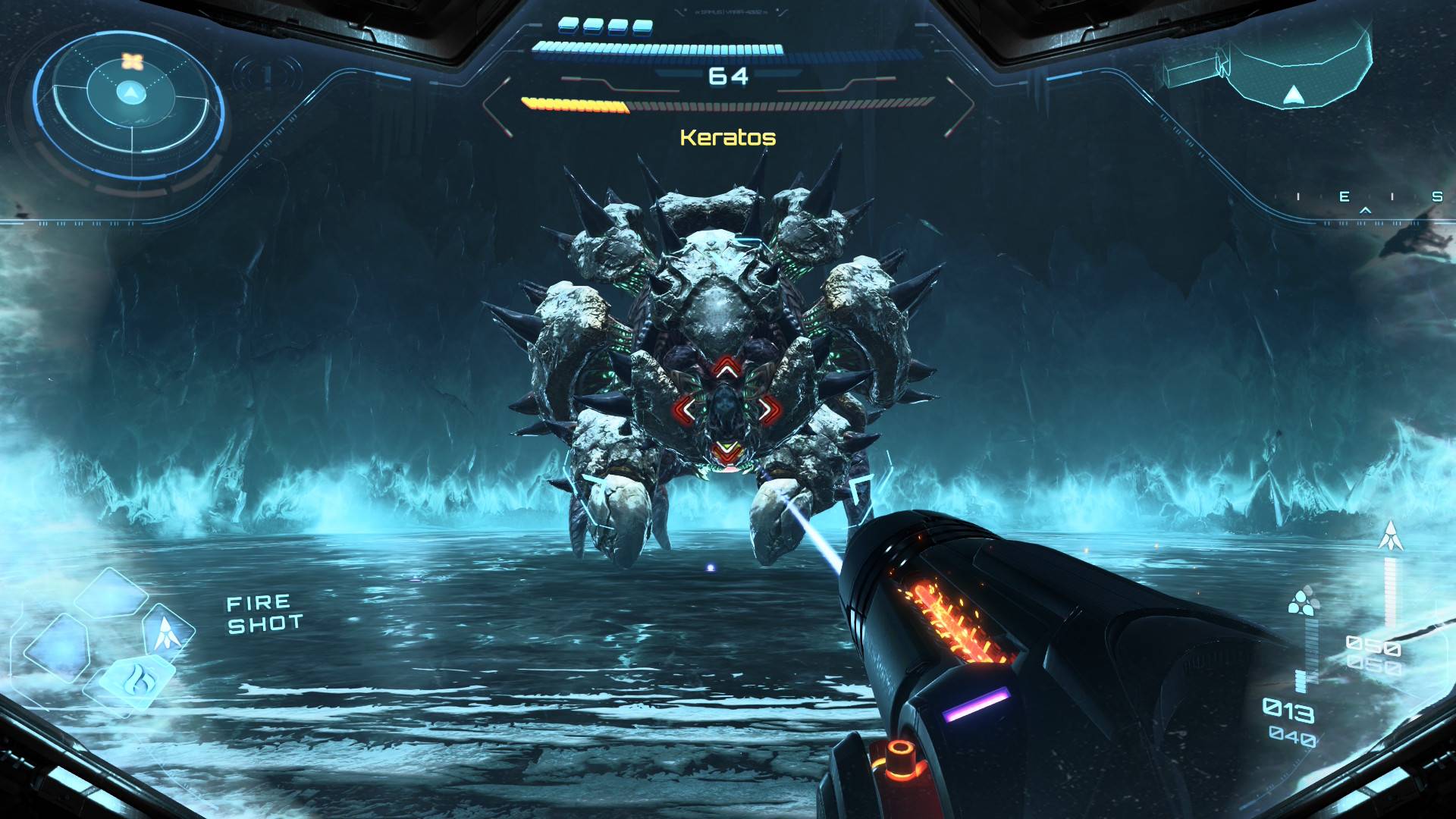Click the three-pellet shot ammo icon
The height and width of the screenshot is (819, 1456).
[x=1303, y=601]
